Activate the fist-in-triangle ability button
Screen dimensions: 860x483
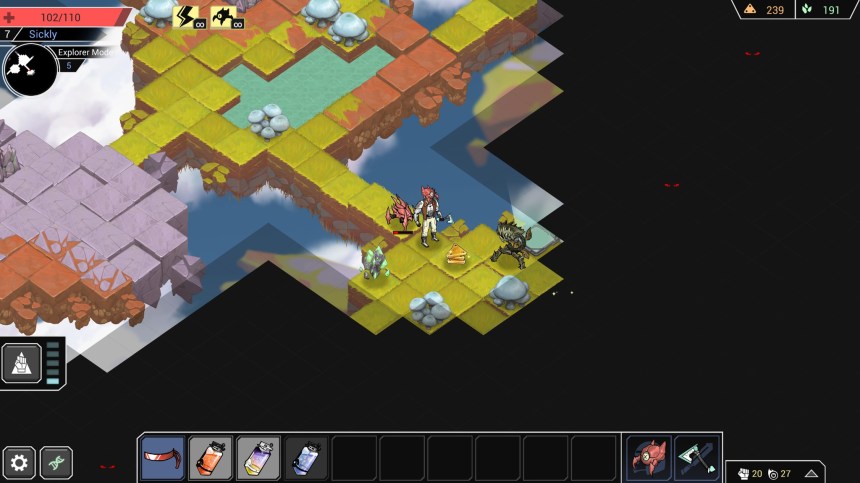[22, 364]
